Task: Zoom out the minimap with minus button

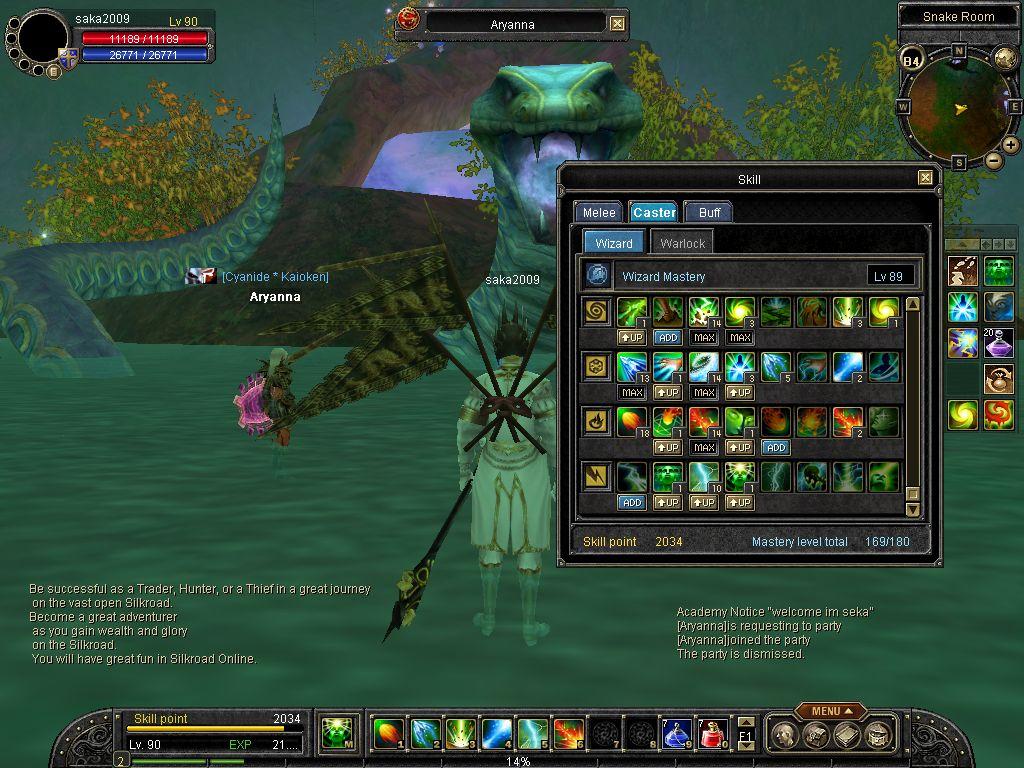Action: point(993,160)
